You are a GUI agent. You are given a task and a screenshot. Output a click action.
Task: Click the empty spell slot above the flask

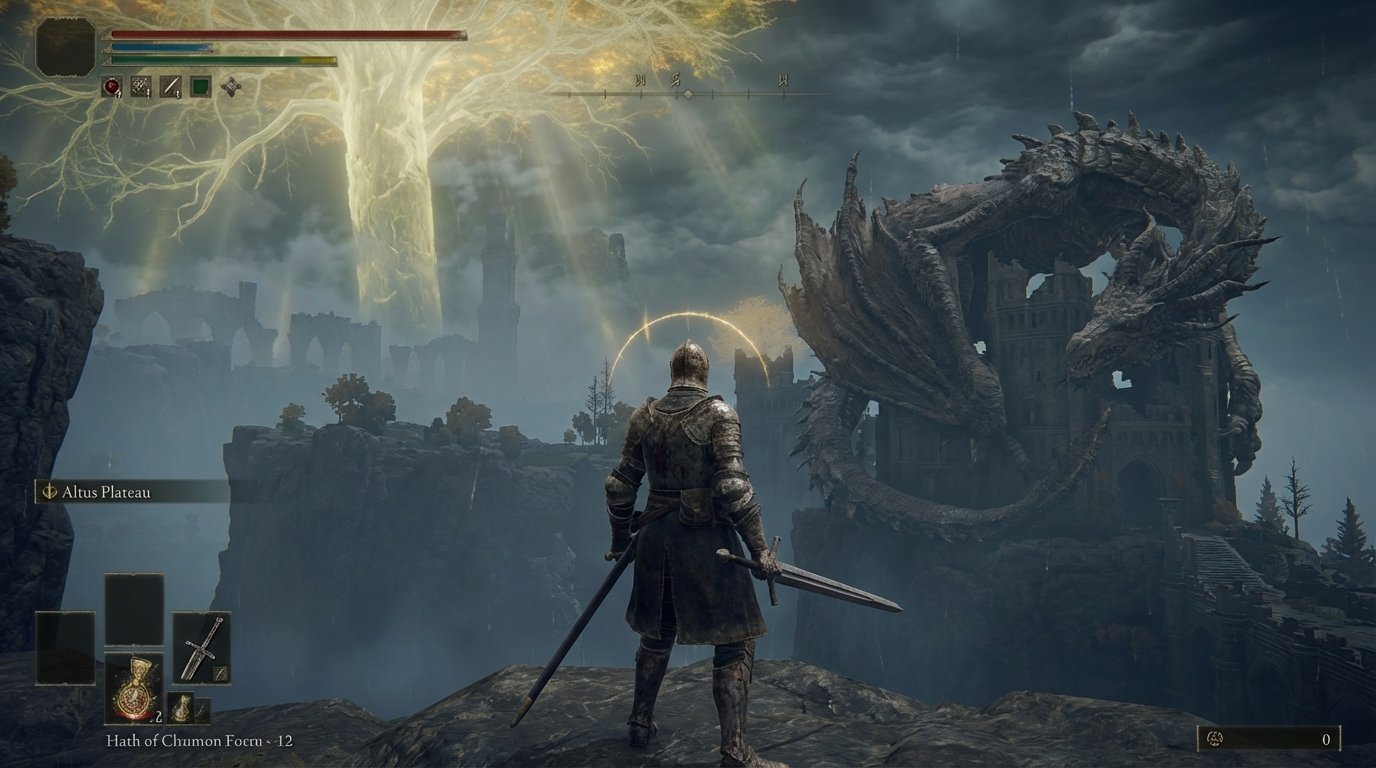[133, 610]
